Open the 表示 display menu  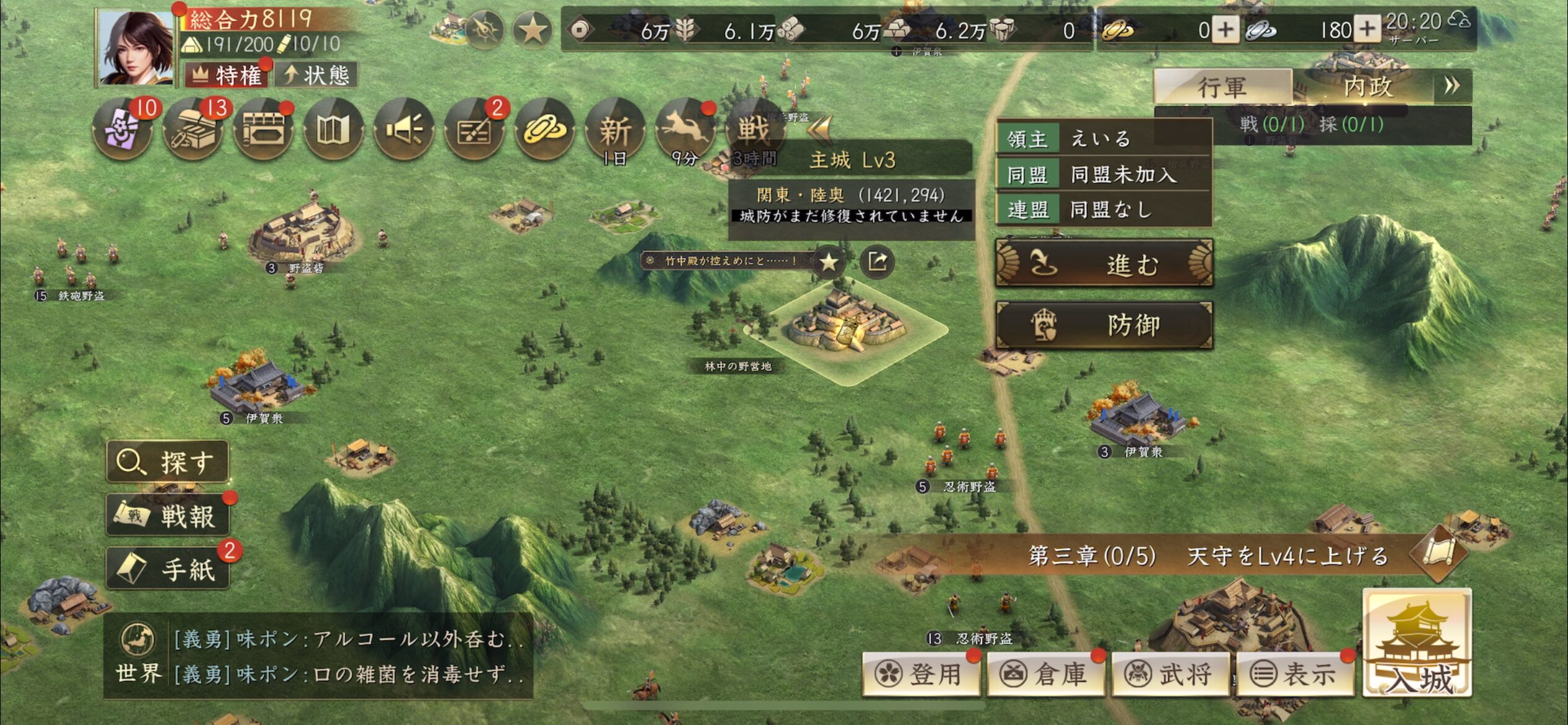[x=1295, y=674]
